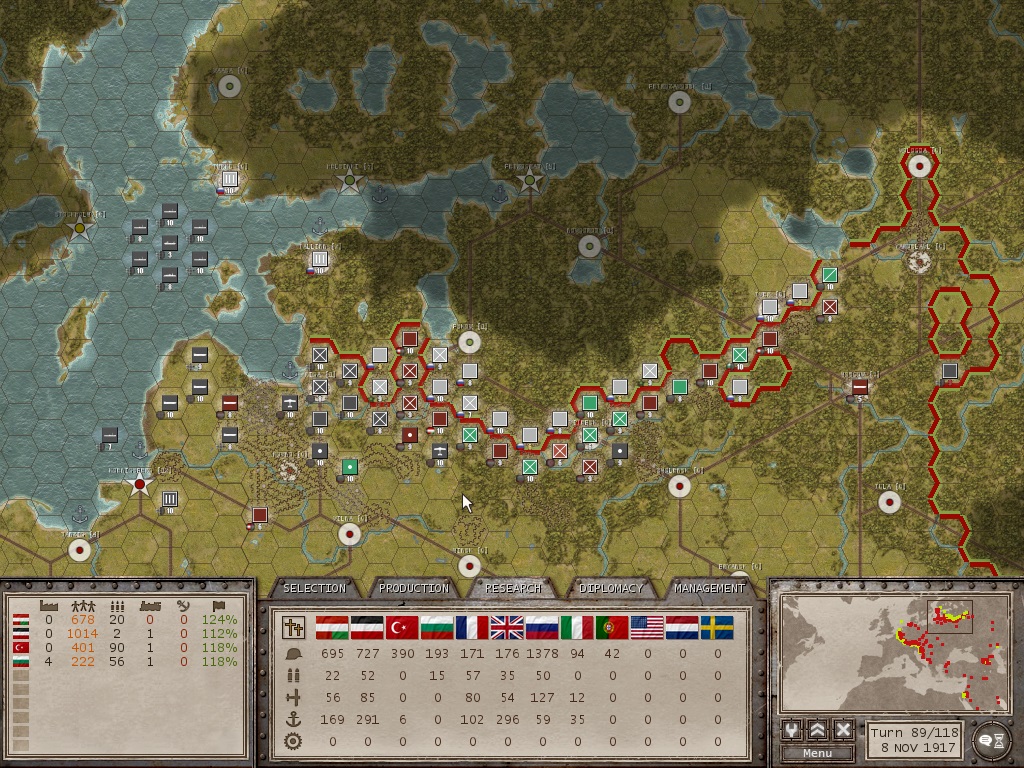The image size is (1024, 768).
Task: Switch to the Diplomacy tab
Action: [611, 588]
